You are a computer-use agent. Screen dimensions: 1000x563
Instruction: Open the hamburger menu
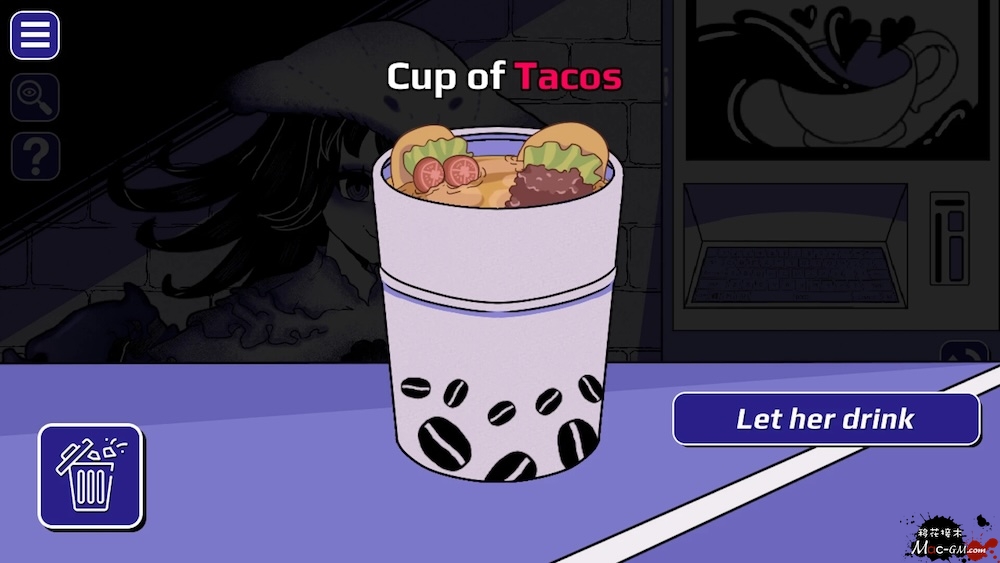(x=35, y=35)
